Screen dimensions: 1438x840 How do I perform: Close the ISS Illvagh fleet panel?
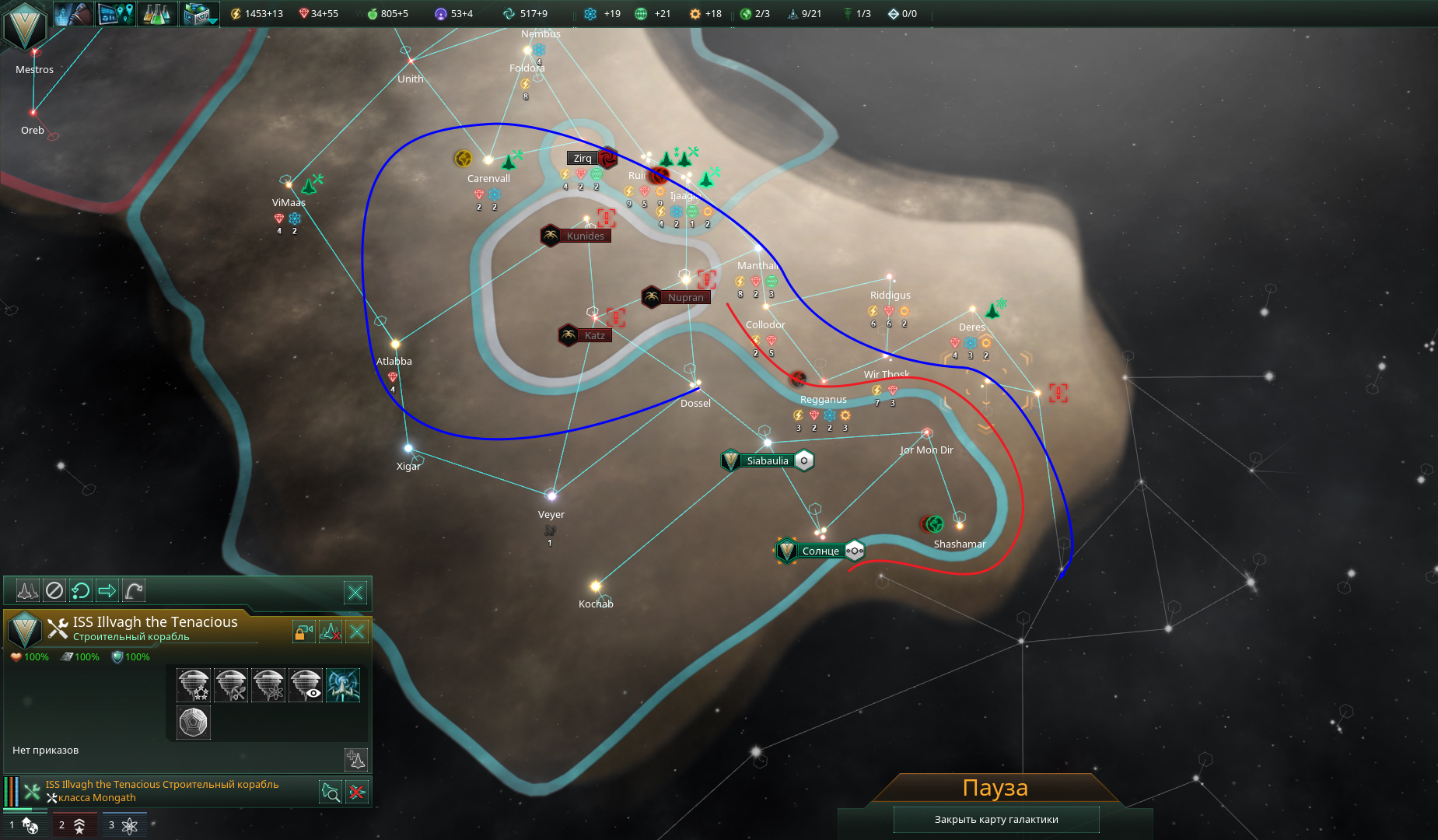[x=357, y=632]
